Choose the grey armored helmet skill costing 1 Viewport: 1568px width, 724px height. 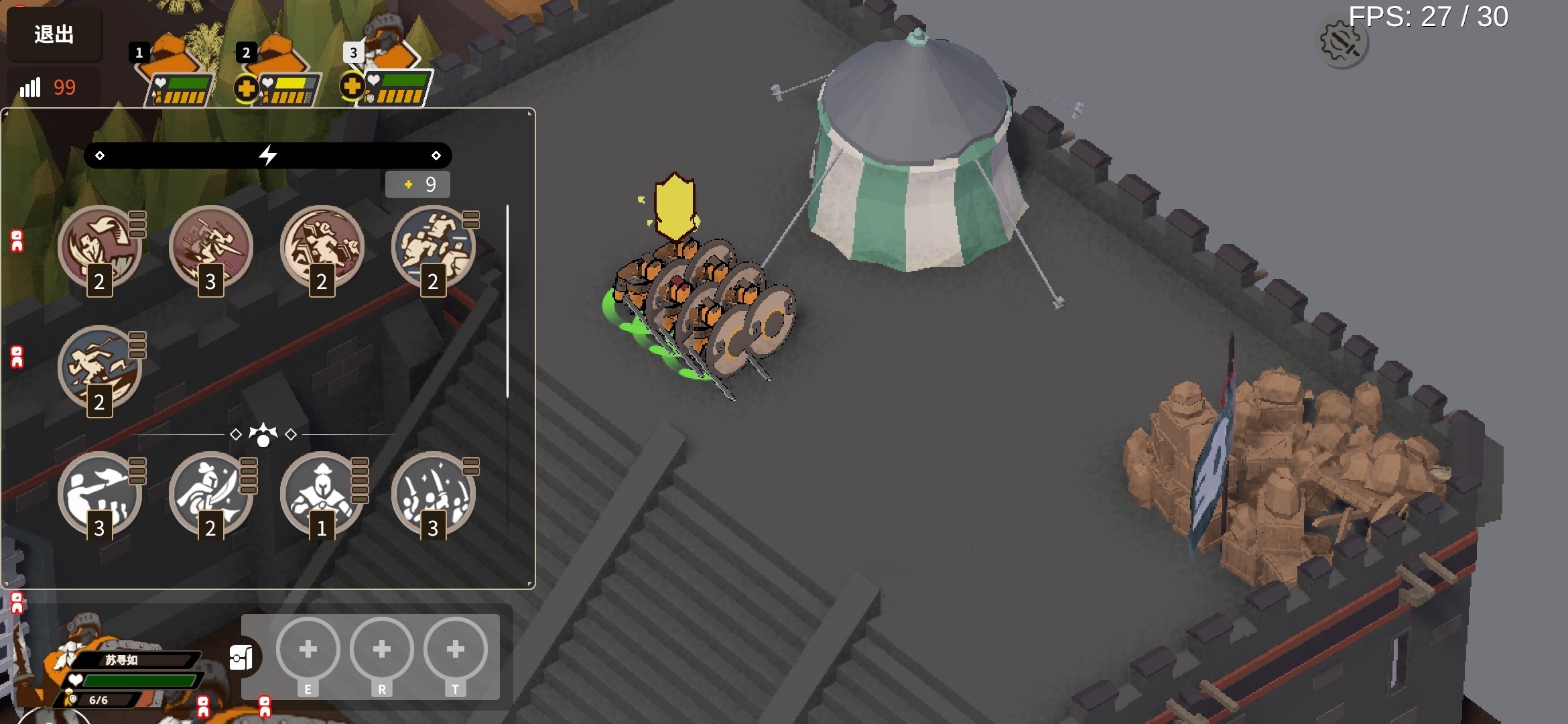pos(322,494)
